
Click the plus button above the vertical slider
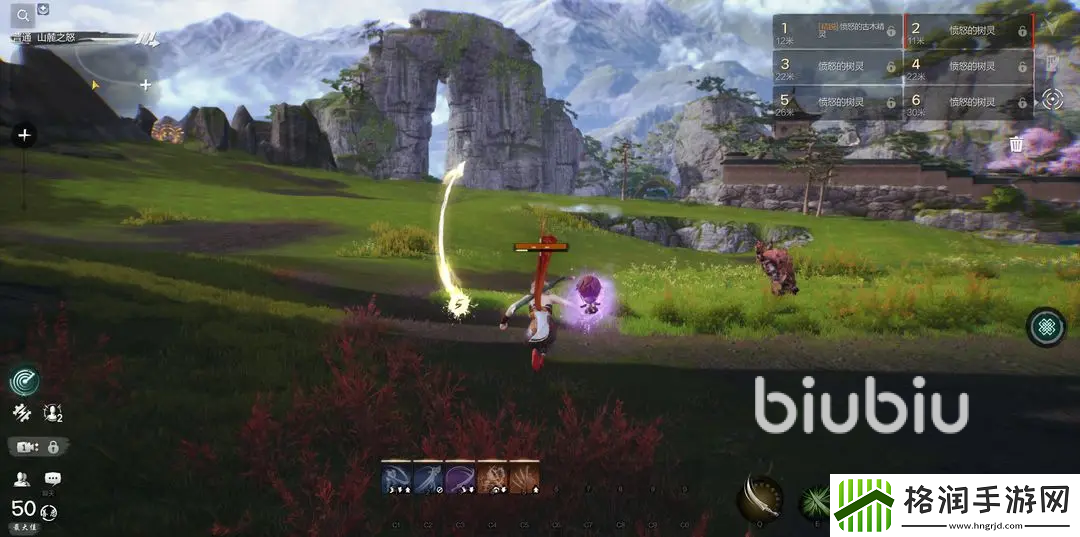point(25,135)
